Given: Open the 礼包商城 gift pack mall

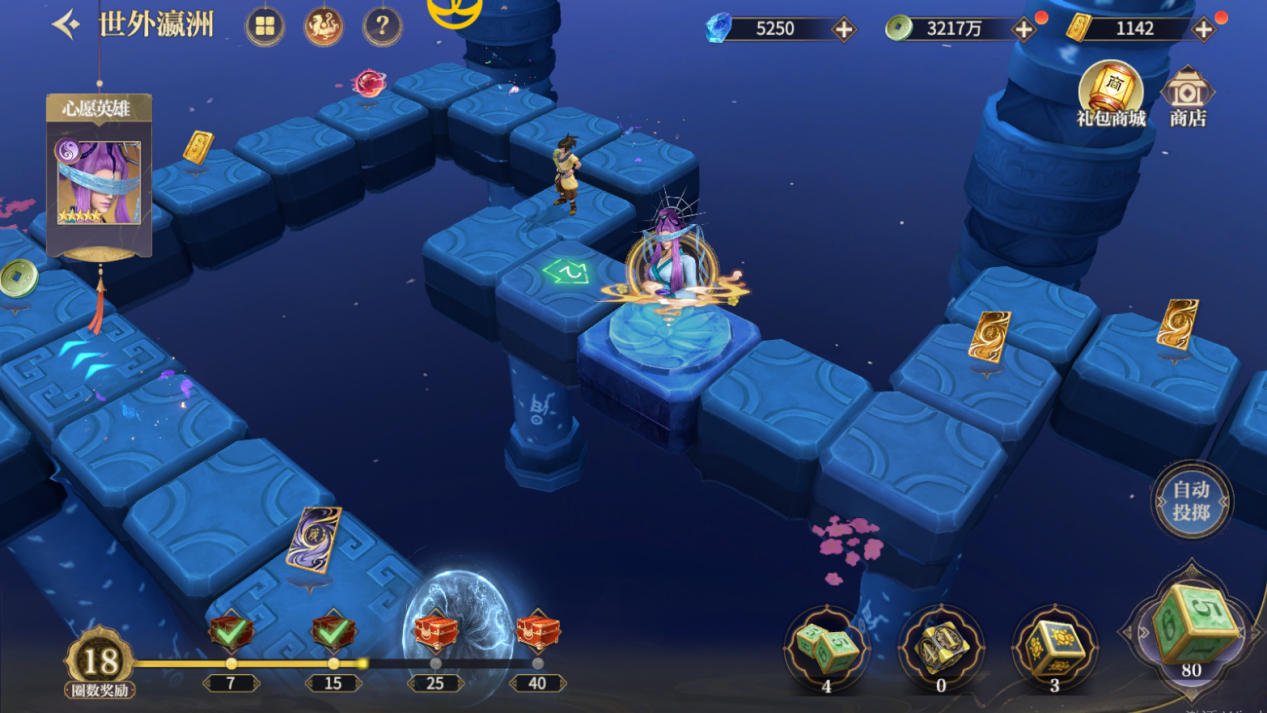Looking at the screenshot, I should [x=1111, y=94].
